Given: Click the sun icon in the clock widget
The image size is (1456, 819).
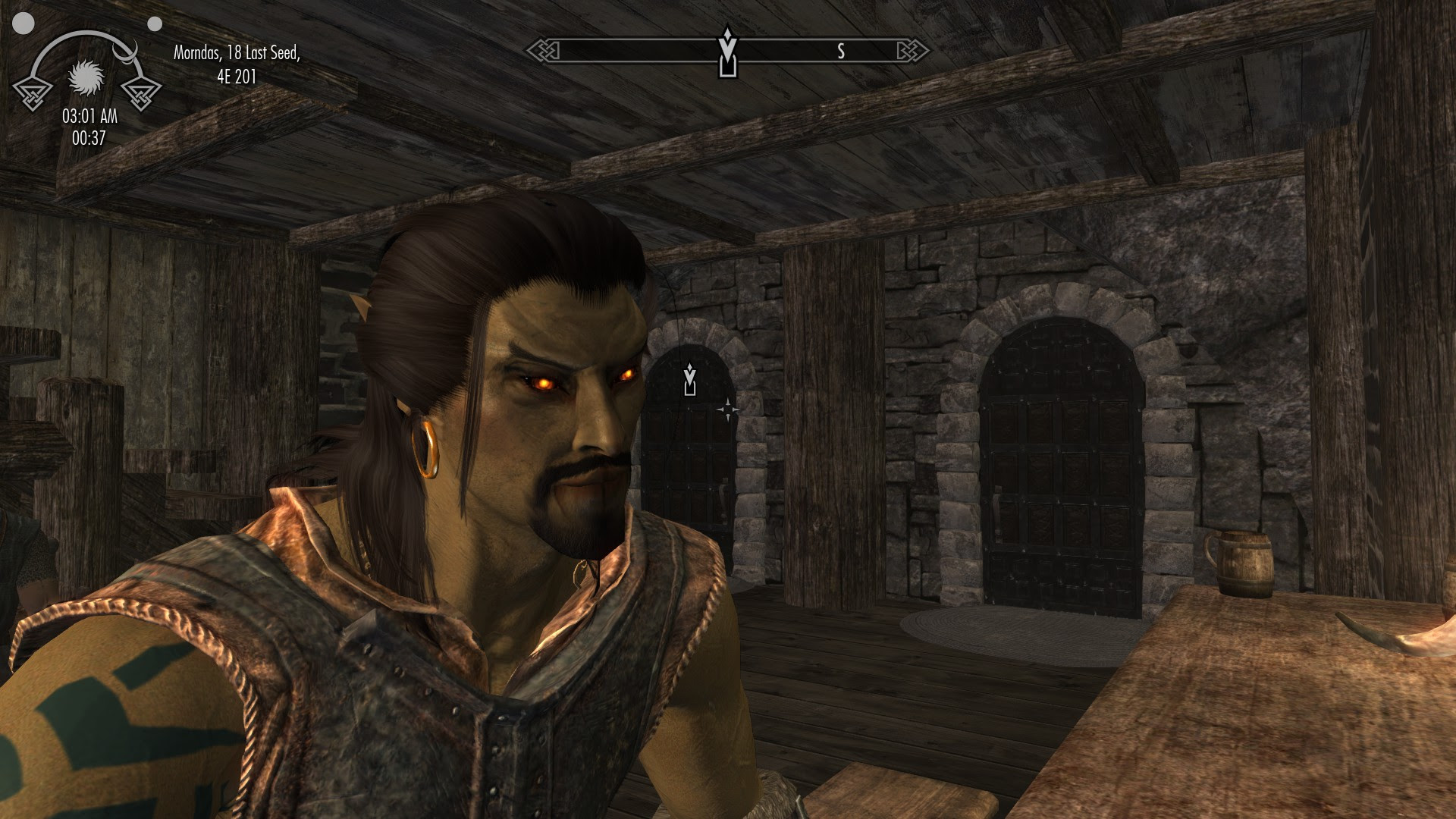Looking at the screenshot, I should (x=85, y=77).
